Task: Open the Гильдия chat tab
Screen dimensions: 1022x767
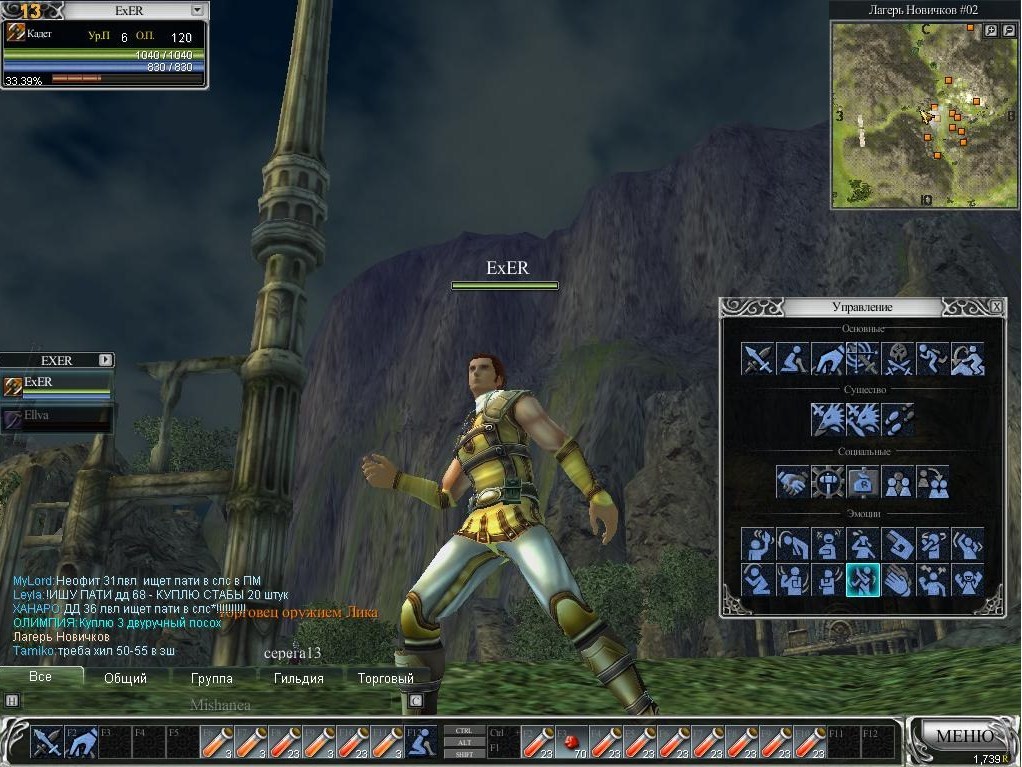Action: click(x=298, y=678)
